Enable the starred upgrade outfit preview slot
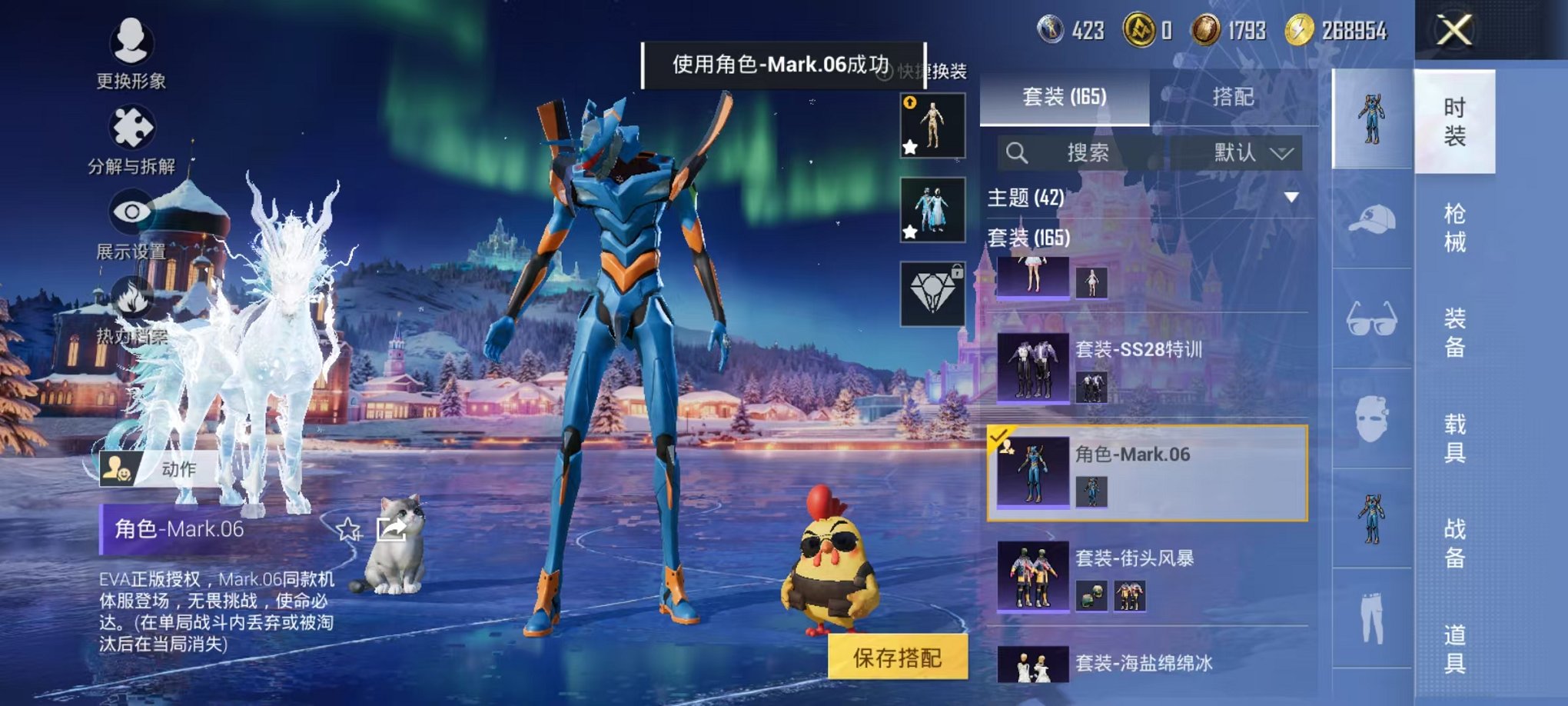This screenshot has width=1568, height=706. point(930,125)
